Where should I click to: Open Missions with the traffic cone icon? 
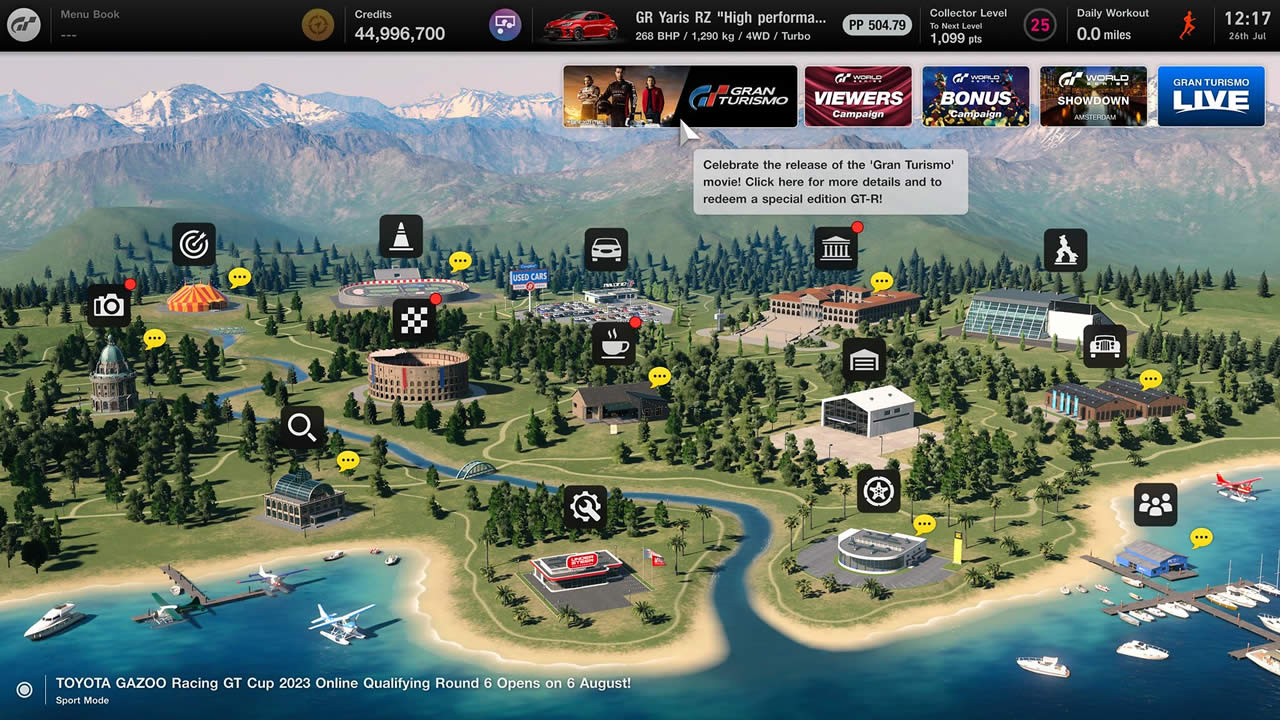[400, 236]
